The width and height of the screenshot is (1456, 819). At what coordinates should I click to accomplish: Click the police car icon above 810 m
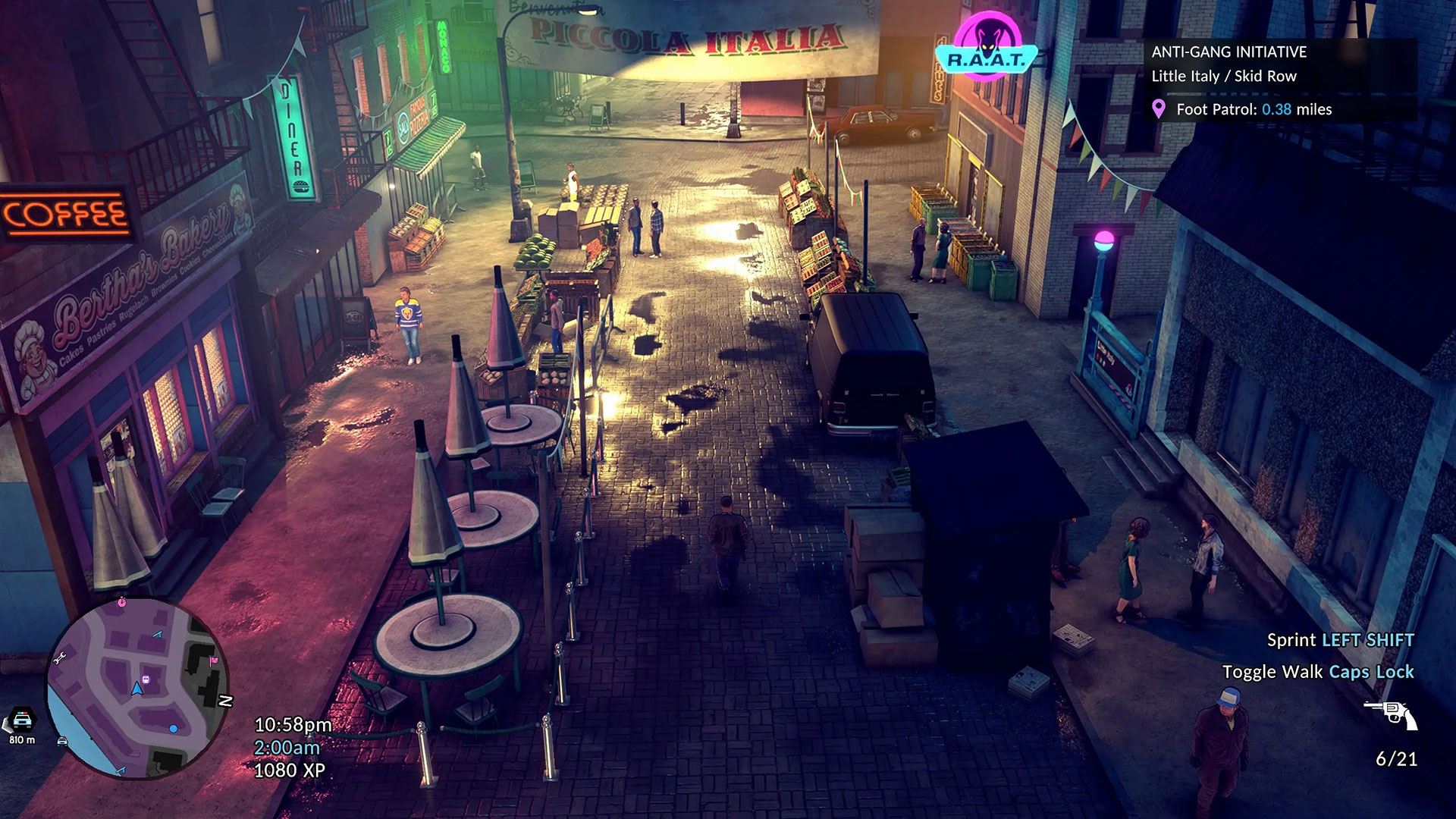(x=22, y=719)
